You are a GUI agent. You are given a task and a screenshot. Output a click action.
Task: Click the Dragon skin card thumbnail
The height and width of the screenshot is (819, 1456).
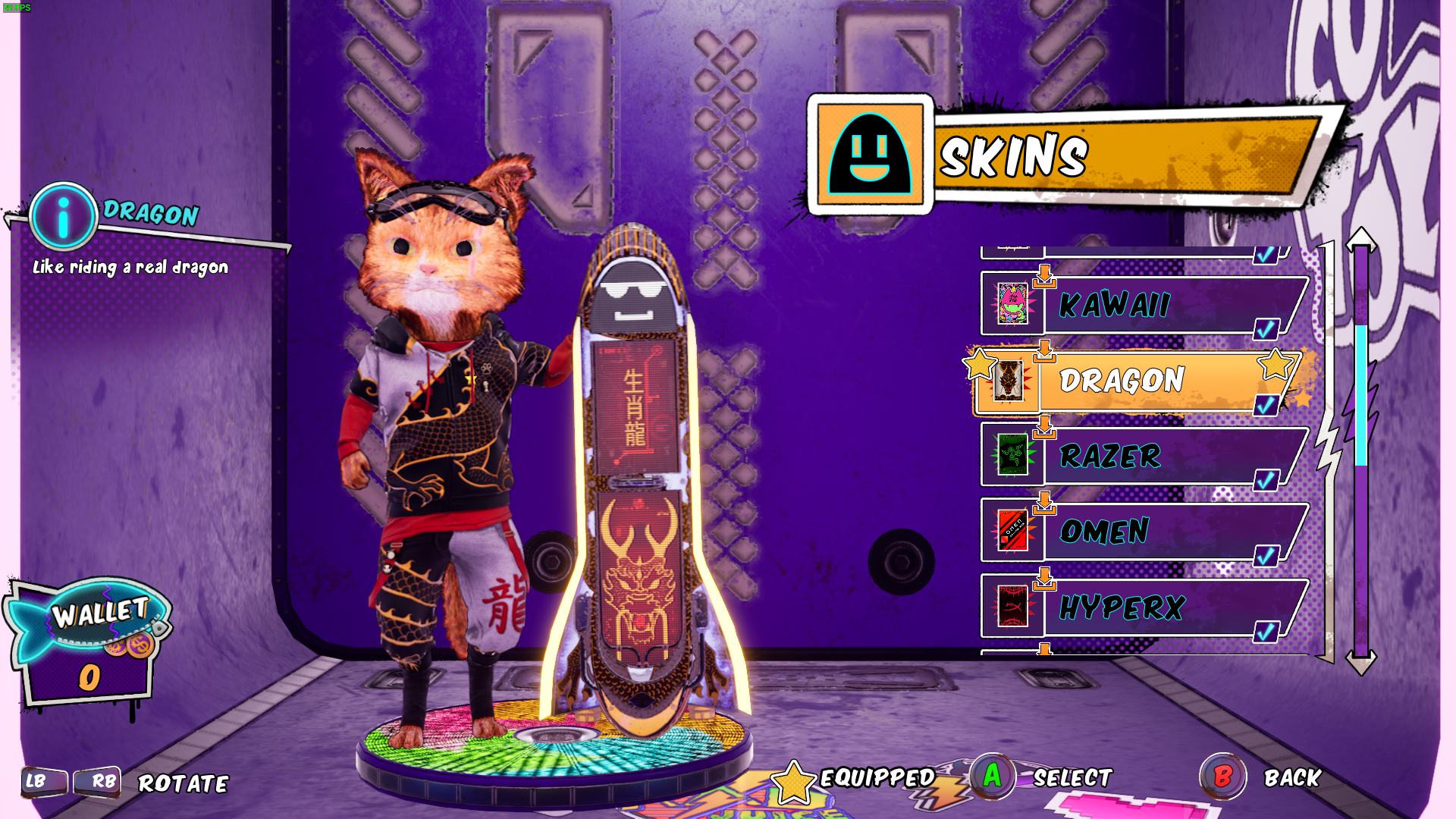click(x=1011, y=382)
